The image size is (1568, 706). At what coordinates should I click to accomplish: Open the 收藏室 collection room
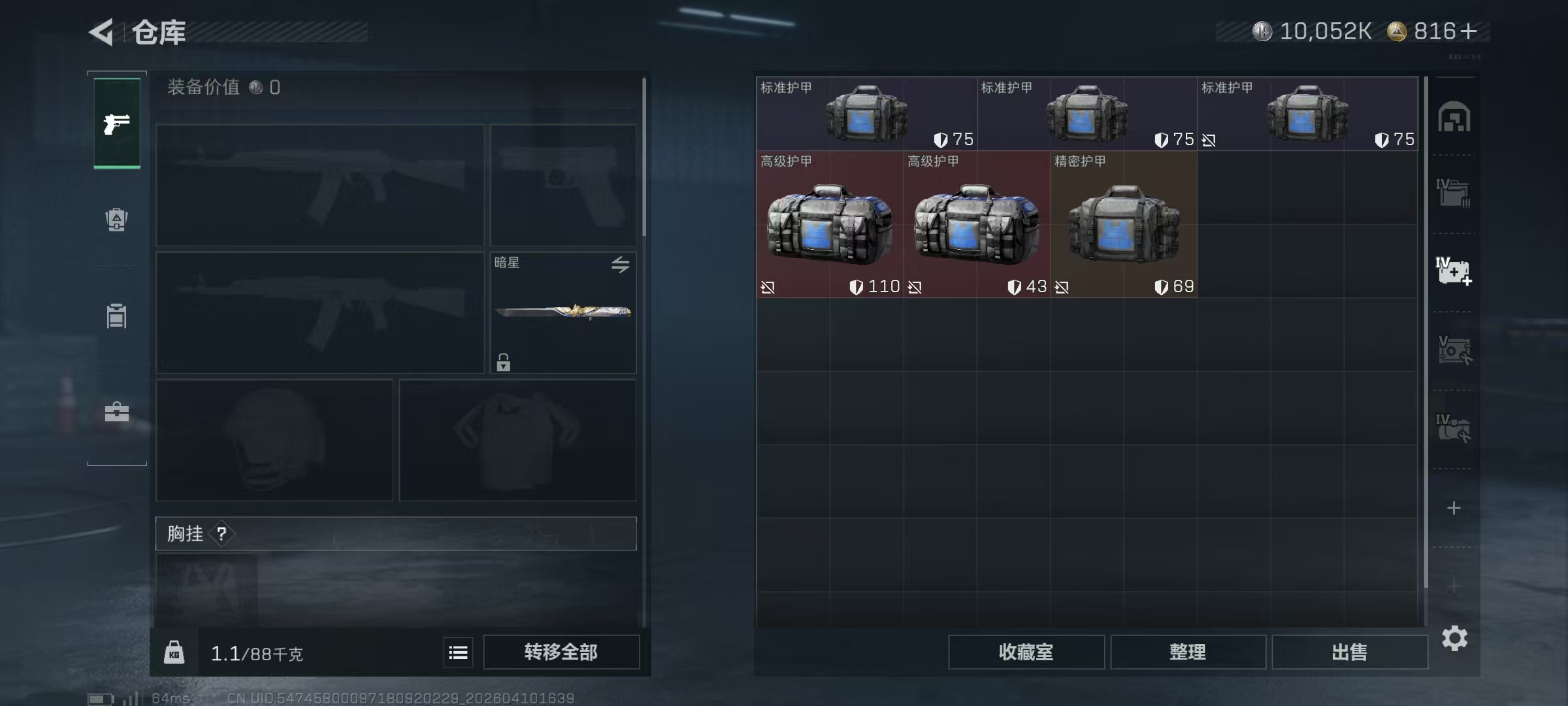1026,652
